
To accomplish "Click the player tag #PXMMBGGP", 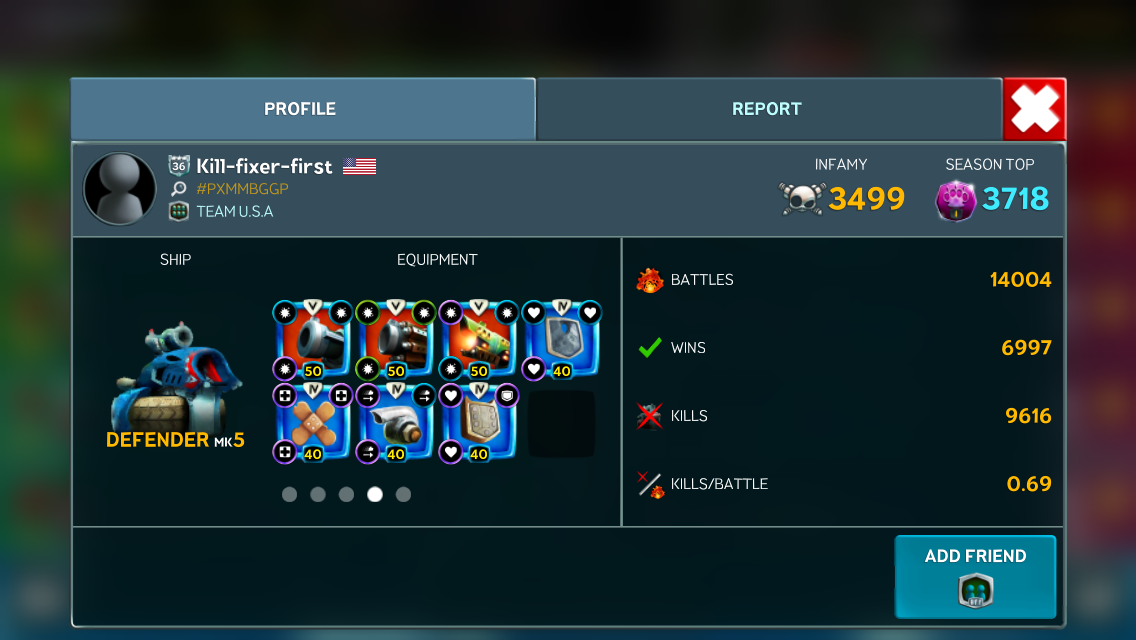I will [243, 189].
